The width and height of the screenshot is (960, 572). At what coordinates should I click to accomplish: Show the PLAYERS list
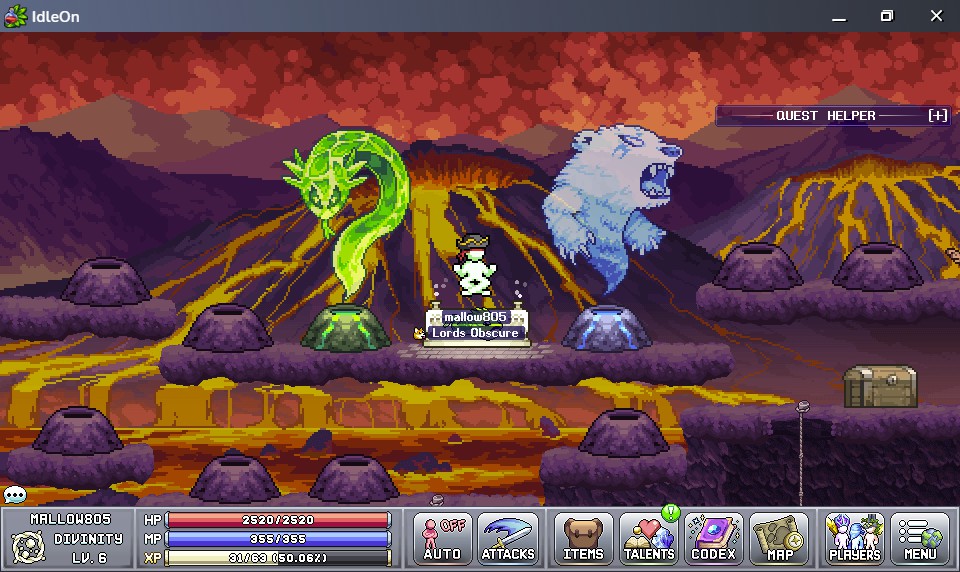click(x=855, y=538)
